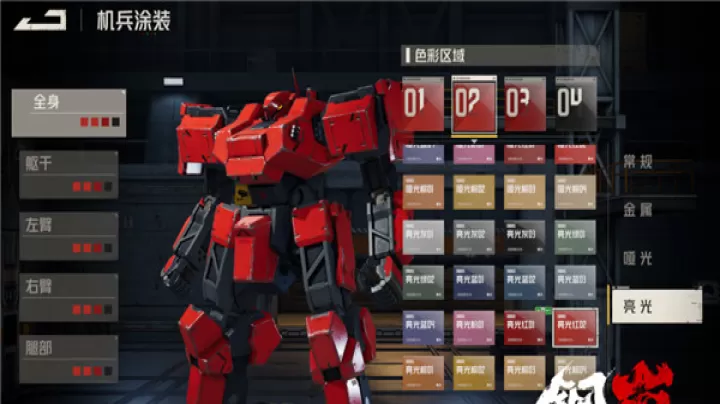
Task: Pick the highlighted gloss red swatch with white border
Action: point(575,326)
